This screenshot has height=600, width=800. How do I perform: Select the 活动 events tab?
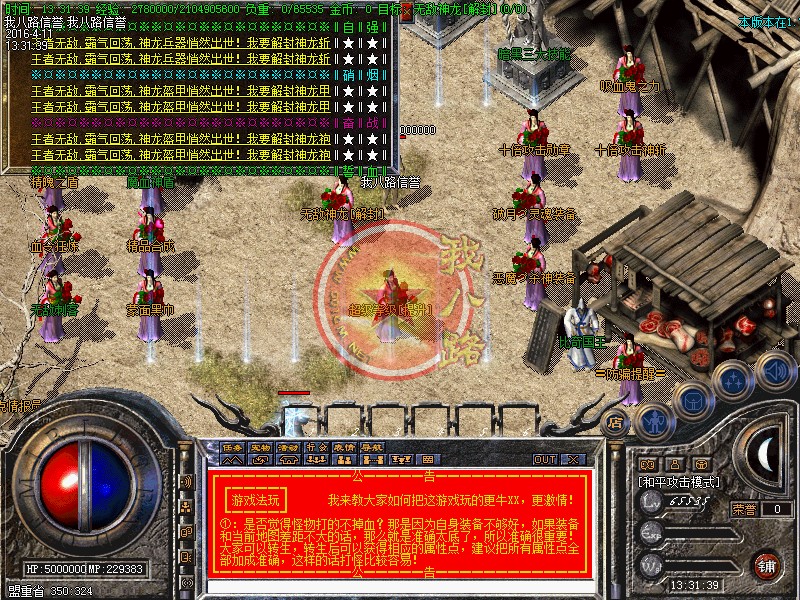(x=288, y=447)
